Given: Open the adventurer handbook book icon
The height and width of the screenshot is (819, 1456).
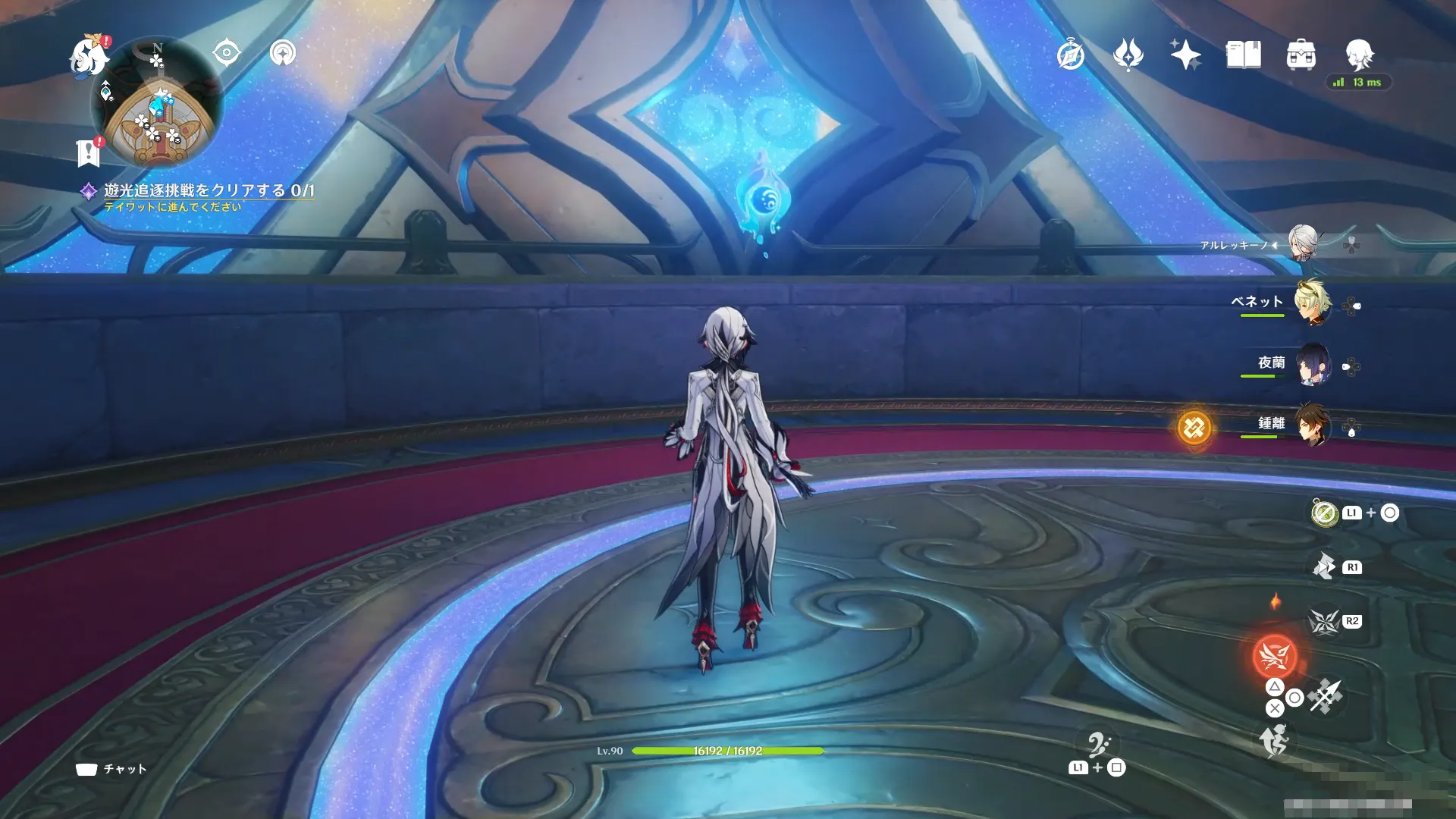Looking at the screenshot, I should point(1243,55).
